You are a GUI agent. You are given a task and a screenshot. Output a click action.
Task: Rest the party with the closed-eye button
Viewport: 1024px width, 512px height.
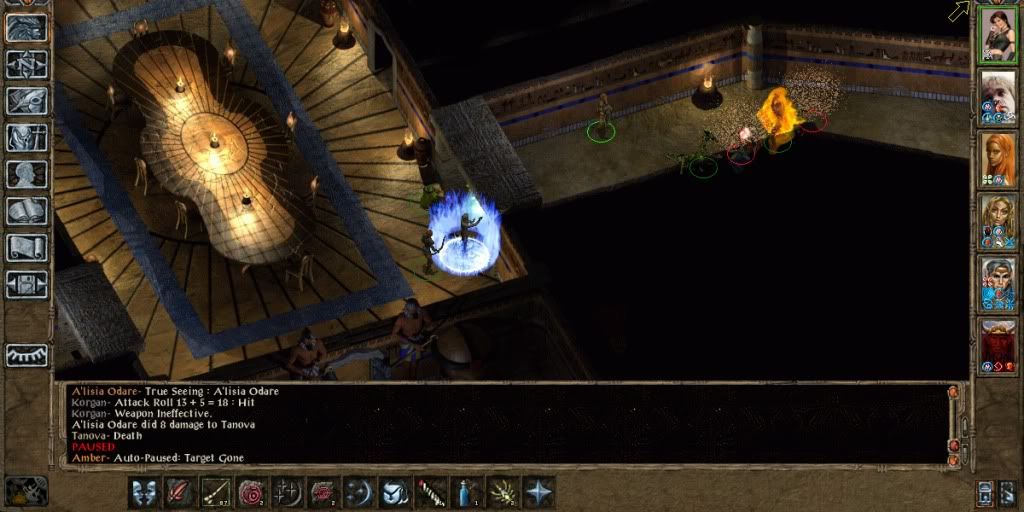(x=27, y=355)
